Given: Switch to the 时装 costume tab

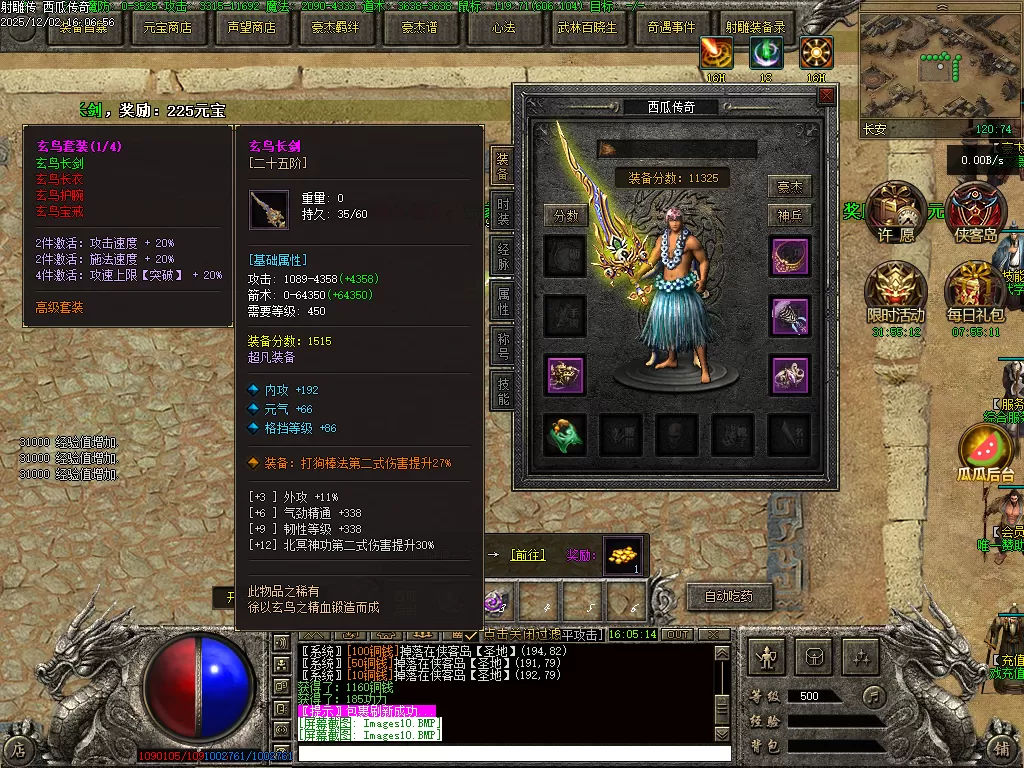Looking at the screenshot, I should pos(503,212).
